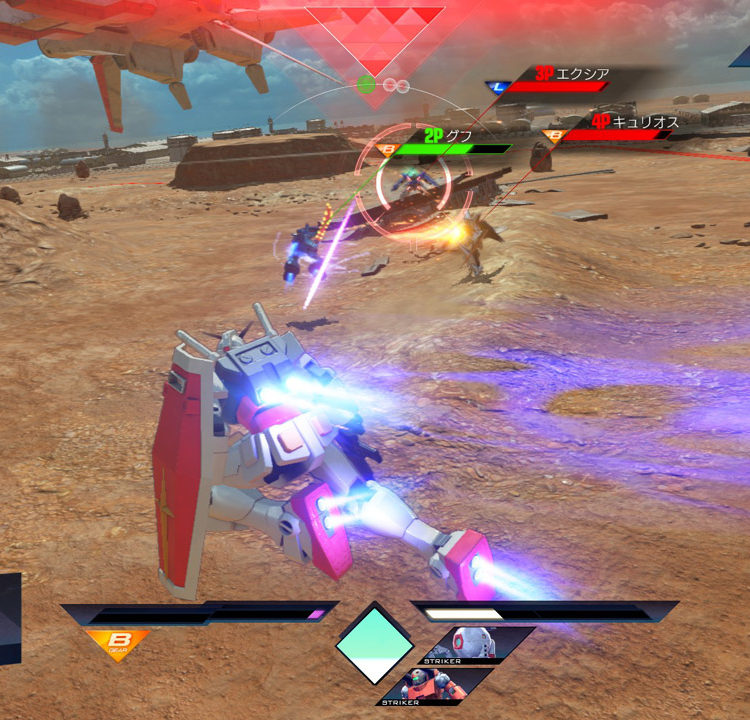This screenshot has width=750, height=720.
Task: Choose the 3P エクシア enemy tag
Action: 570,74
